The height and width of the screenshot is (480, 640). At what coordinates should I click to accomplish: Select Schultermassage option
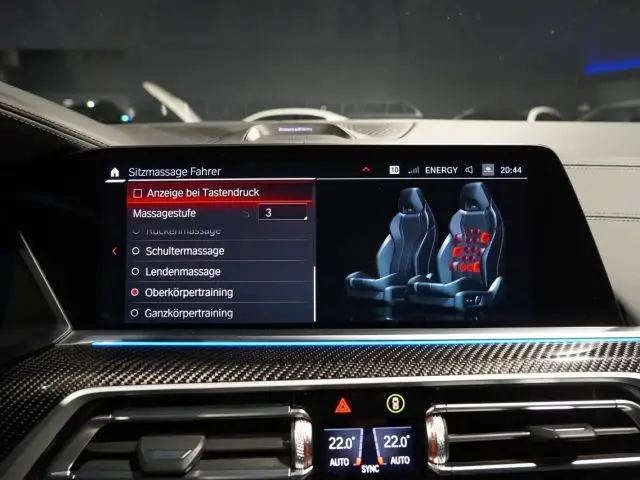pyautogui.click(x=185, y=251)
